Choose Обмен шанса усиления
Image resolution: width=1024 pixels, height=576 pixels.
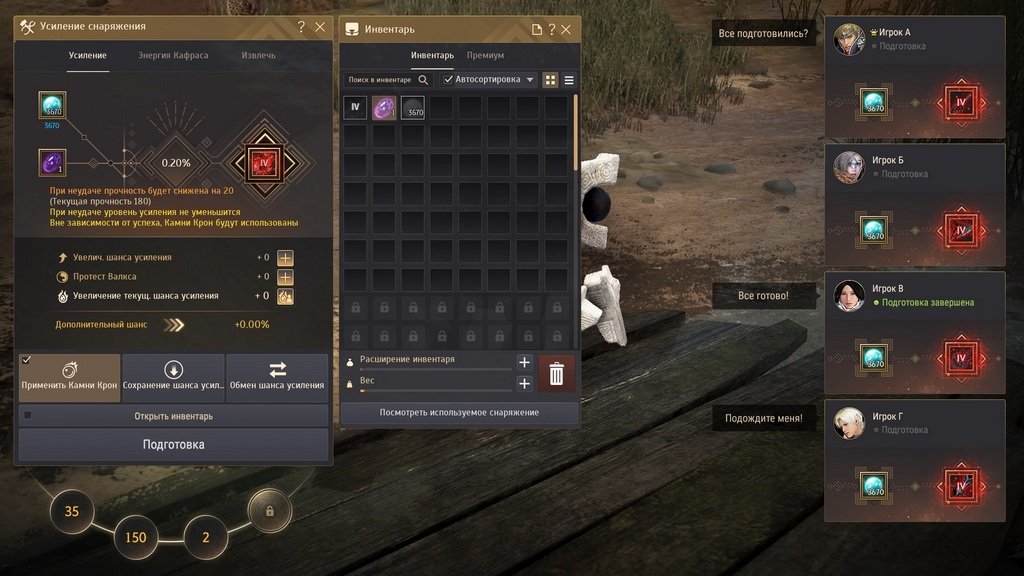pyautogui.click(x=277, y=376)
